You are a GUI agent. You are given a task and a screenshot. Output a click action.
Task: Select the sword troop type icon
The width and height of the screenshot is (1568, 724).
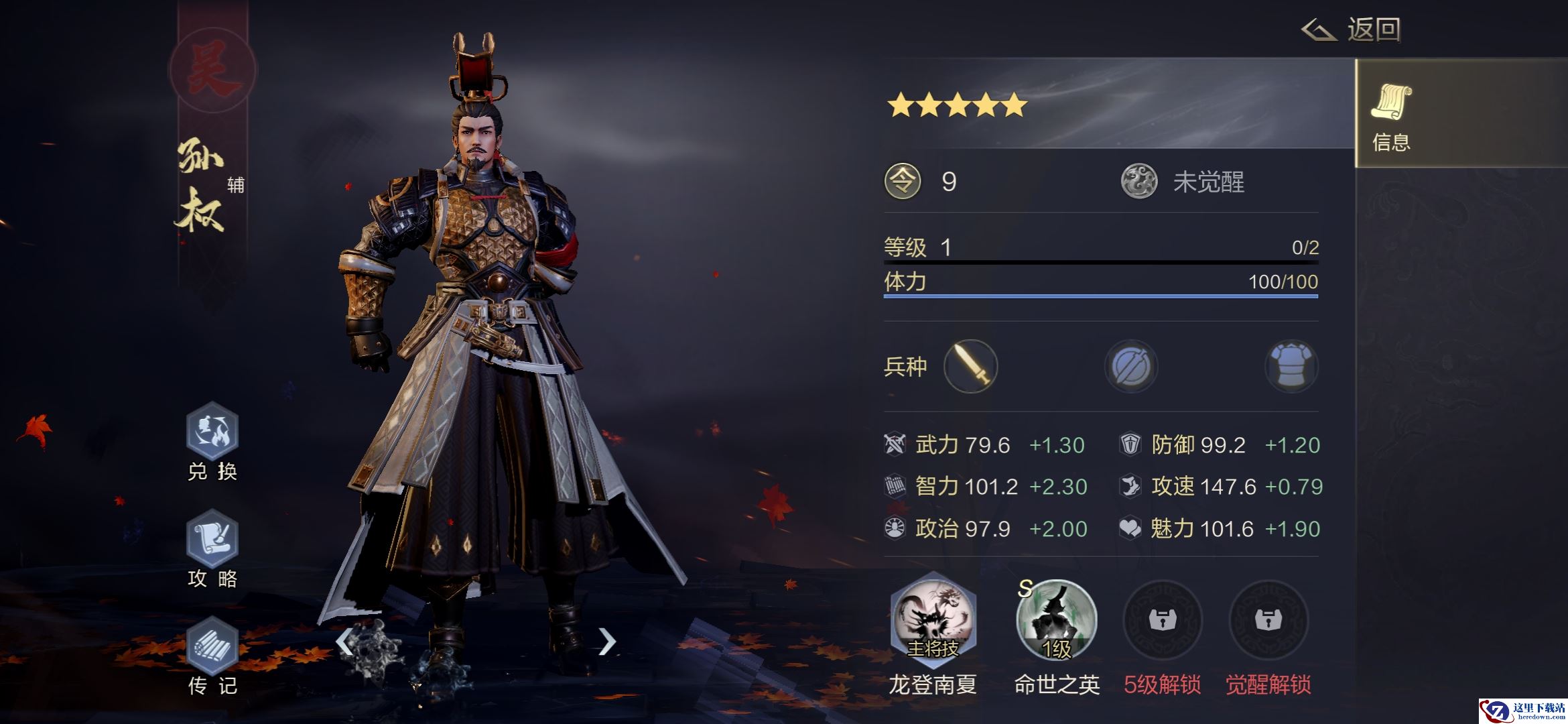click(x=970, y=366)
